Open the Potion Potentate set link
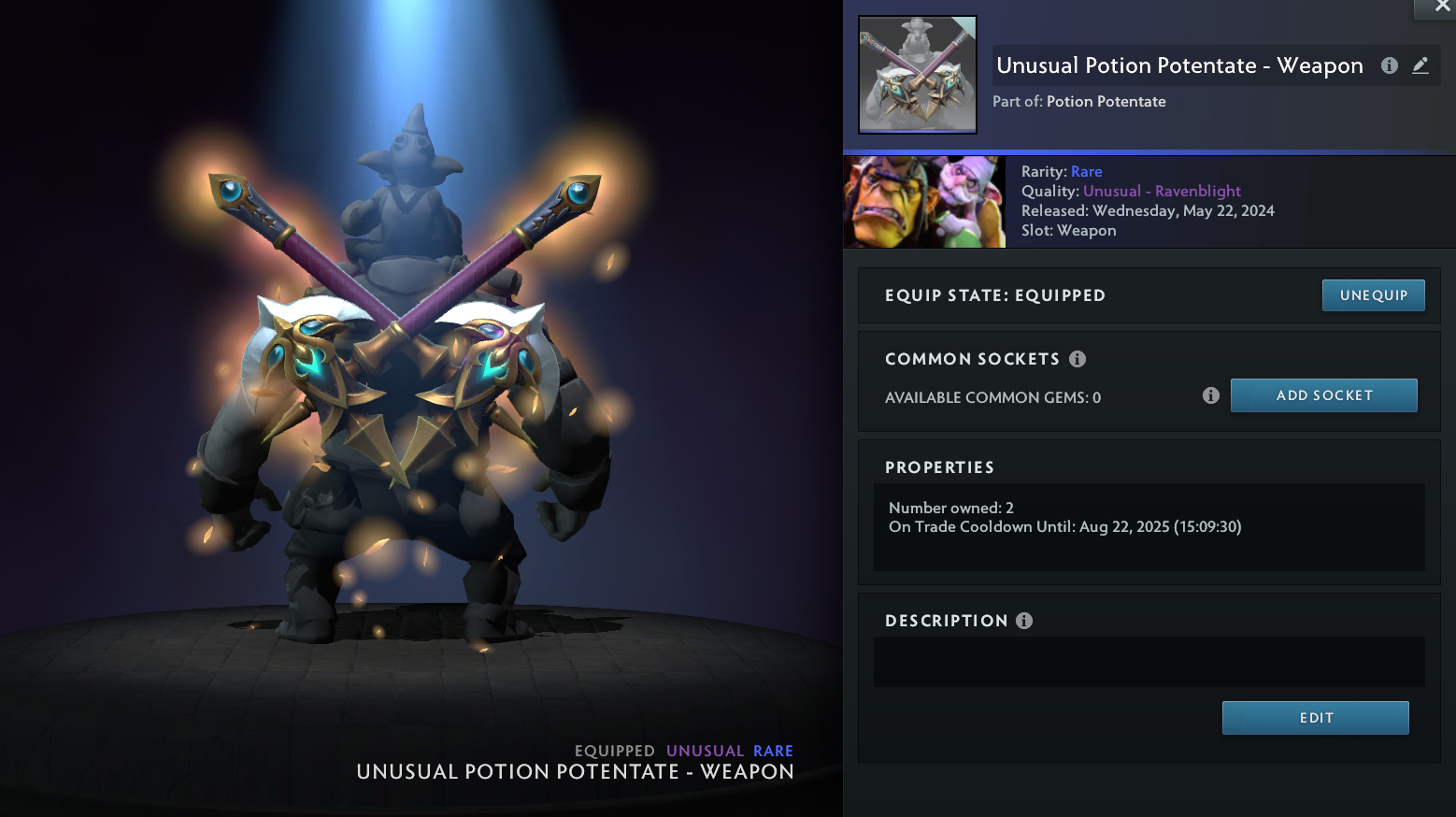The image size is (1456, 817). click(x=1106, y=102)
